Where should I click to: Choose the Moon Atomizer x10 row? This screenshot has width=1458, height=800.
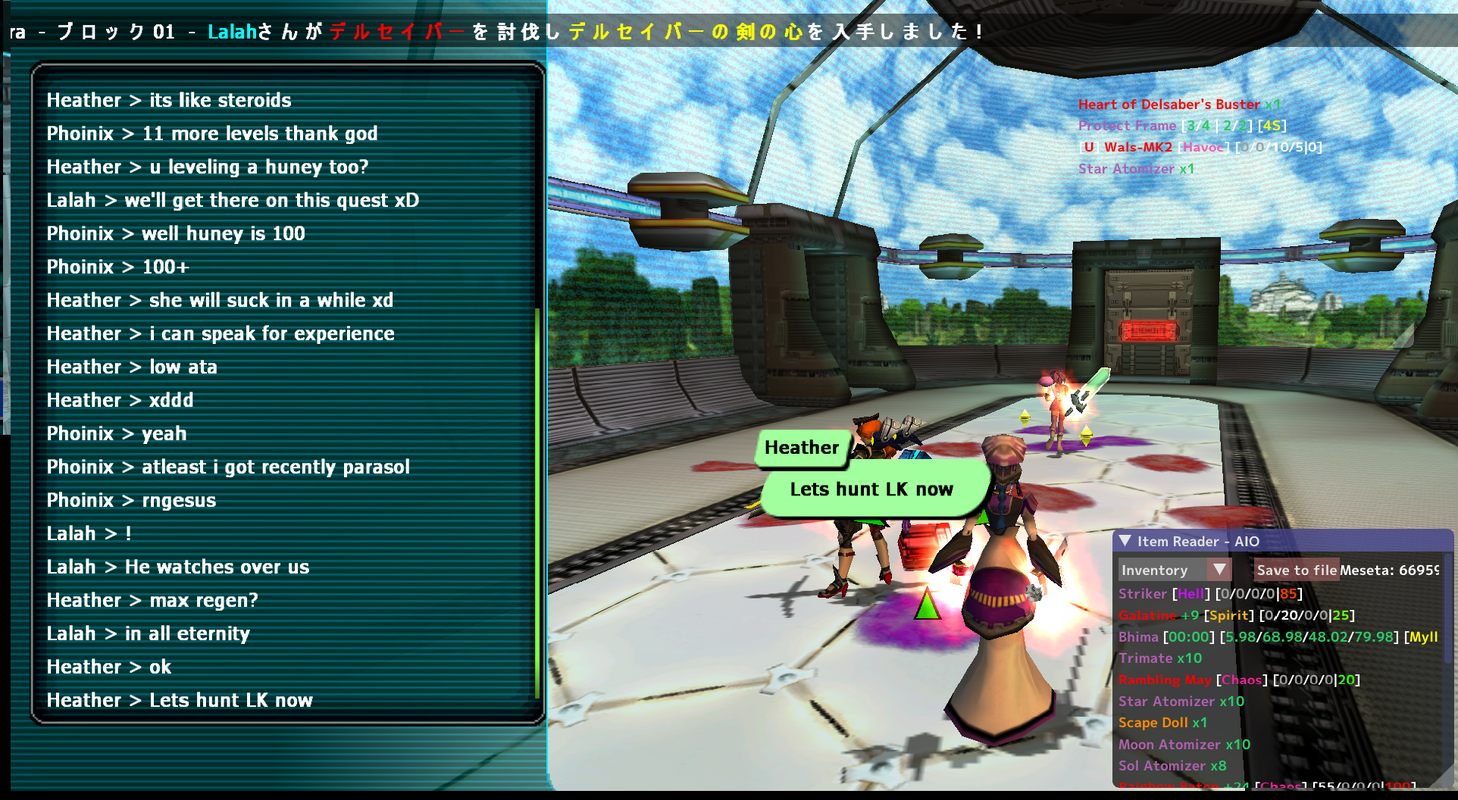point(1184,744)
